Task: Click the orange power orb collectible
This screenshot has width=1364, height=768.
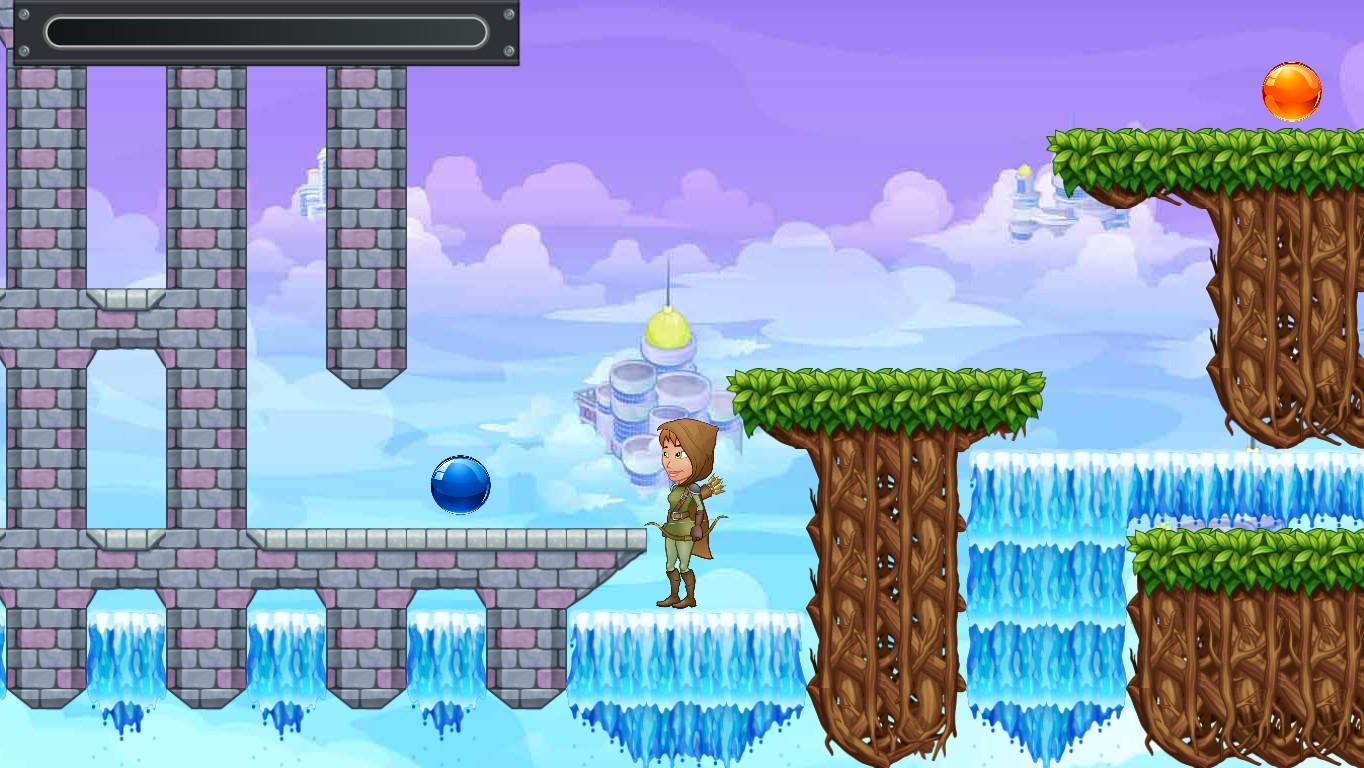Action: (x=1292, y=91)
